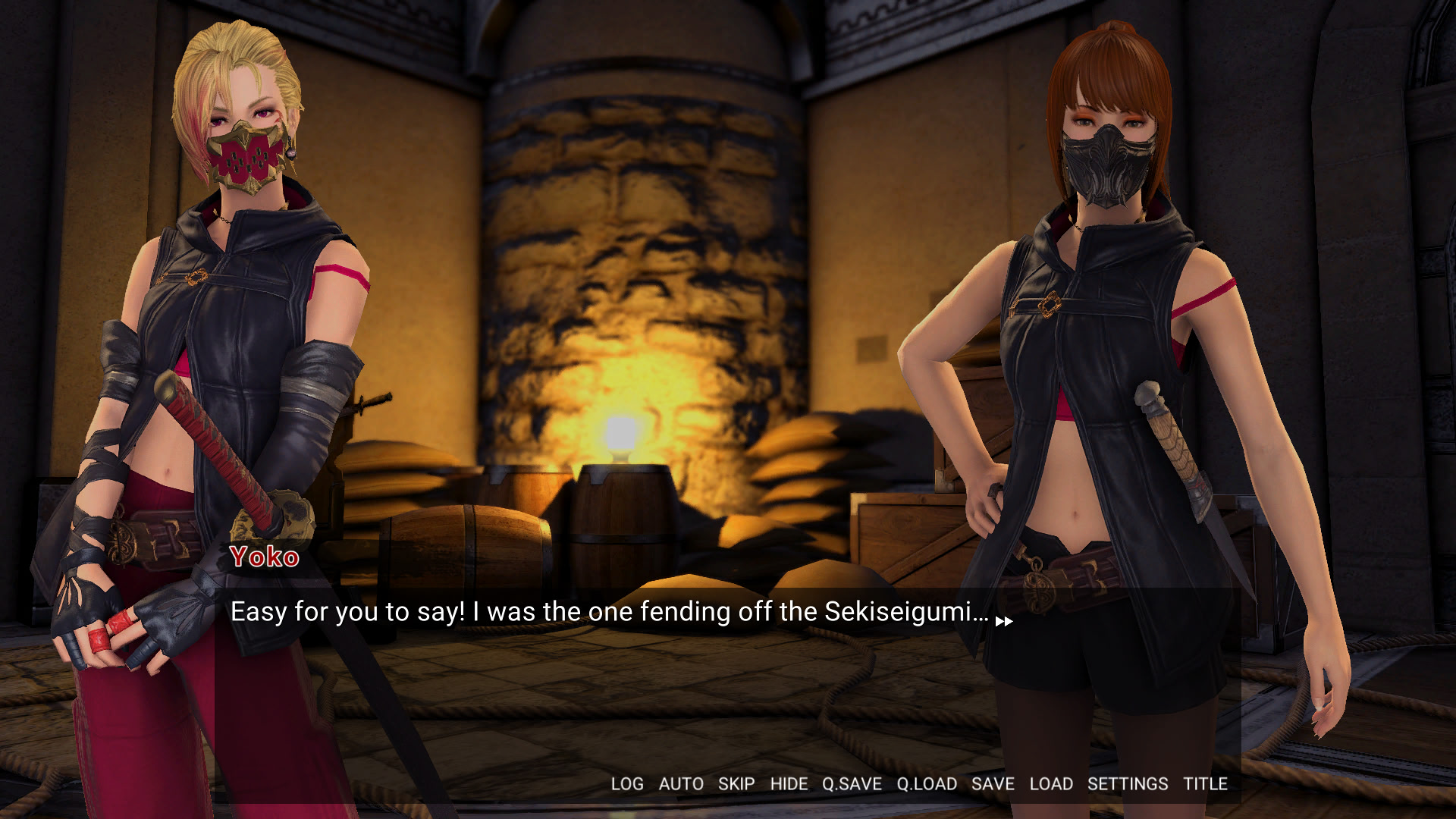Open the SAVE menu

click(993, 784)
